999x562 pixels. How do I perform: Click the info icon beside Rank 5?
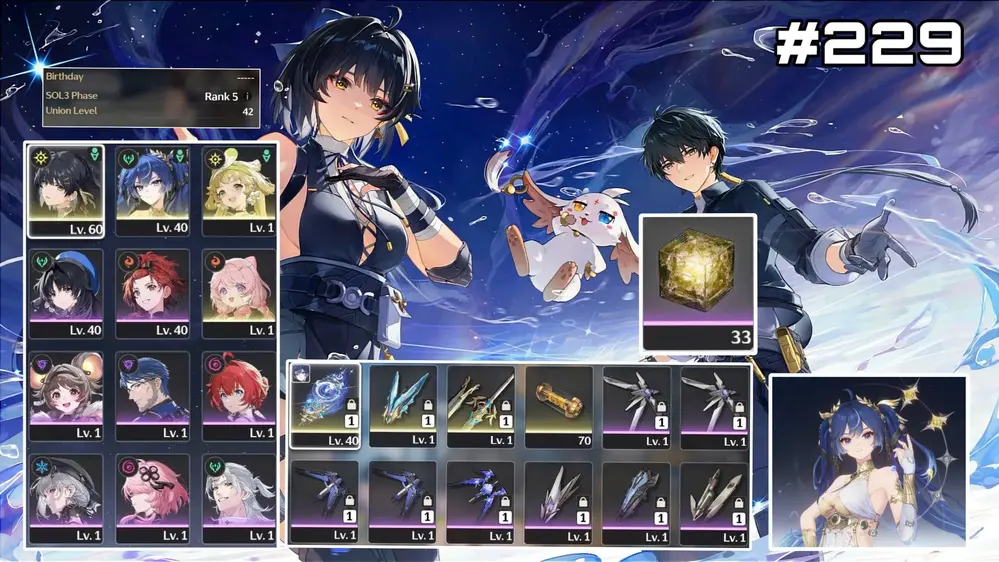(x=248, y=96)
